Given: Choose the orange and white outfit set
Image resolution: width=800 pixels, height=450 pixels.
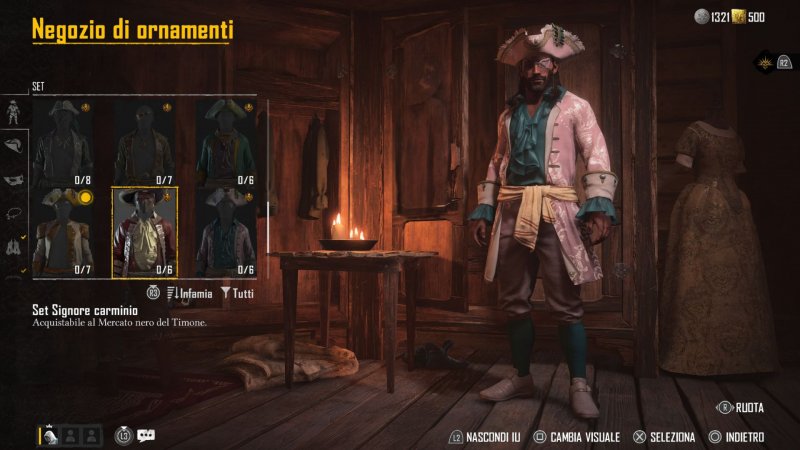Looking at the screenshot, I should click(64, 232).
